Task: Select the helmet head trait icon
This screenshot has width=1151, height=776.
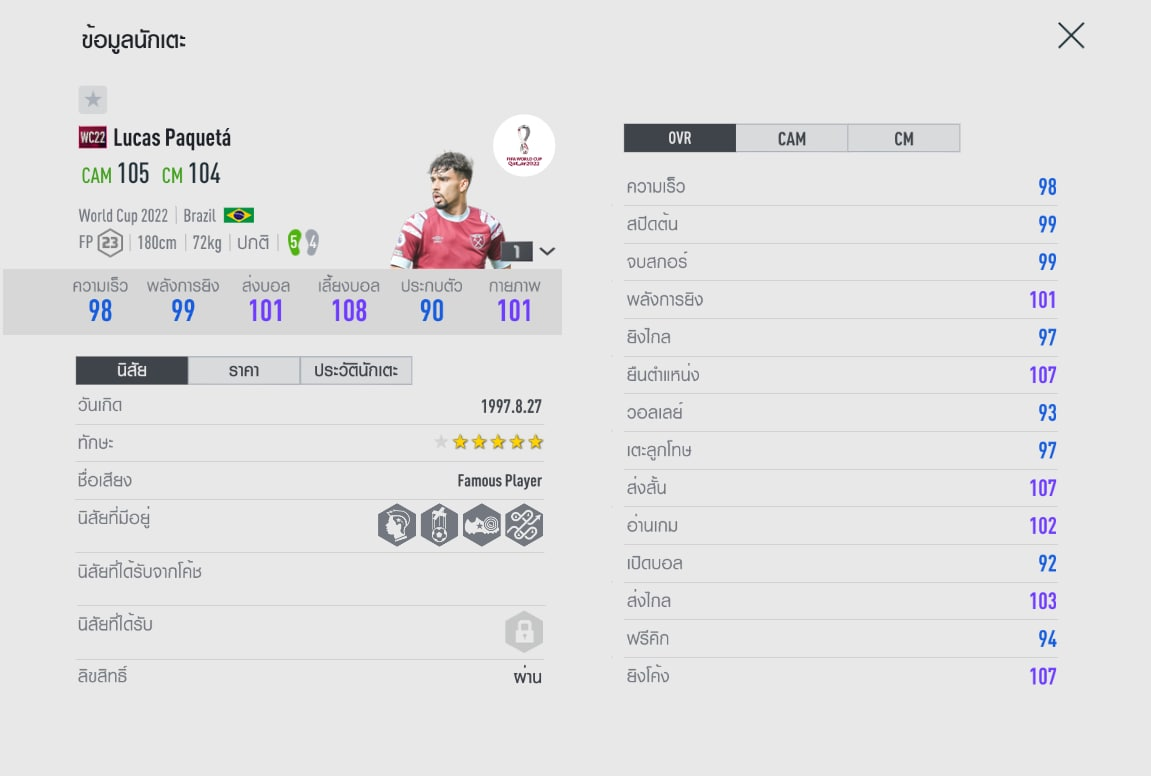Action: point(397,524)
